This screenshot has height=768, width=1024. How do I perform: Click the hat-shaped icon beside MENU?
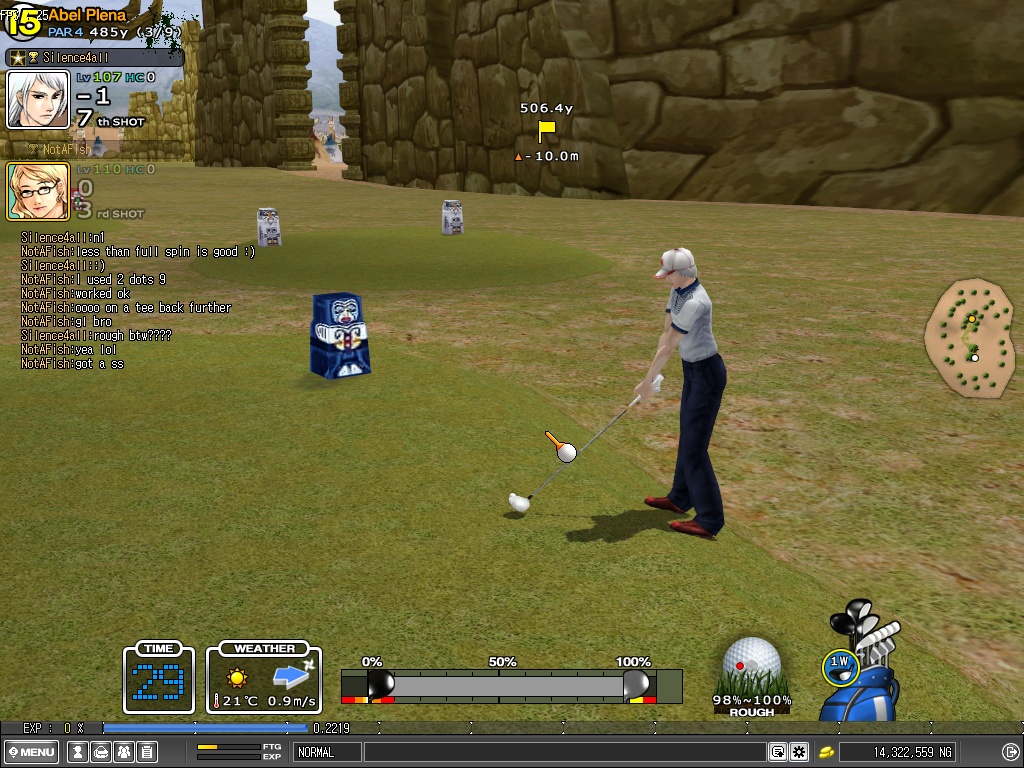[x=100, y=752]
